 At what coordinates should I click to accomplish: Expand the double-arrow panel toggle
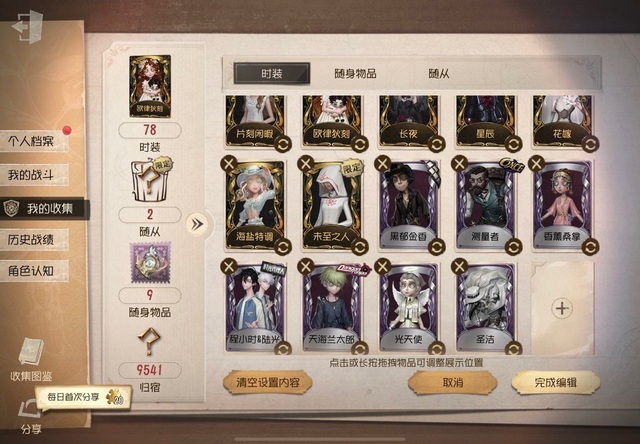click(197, 223)
